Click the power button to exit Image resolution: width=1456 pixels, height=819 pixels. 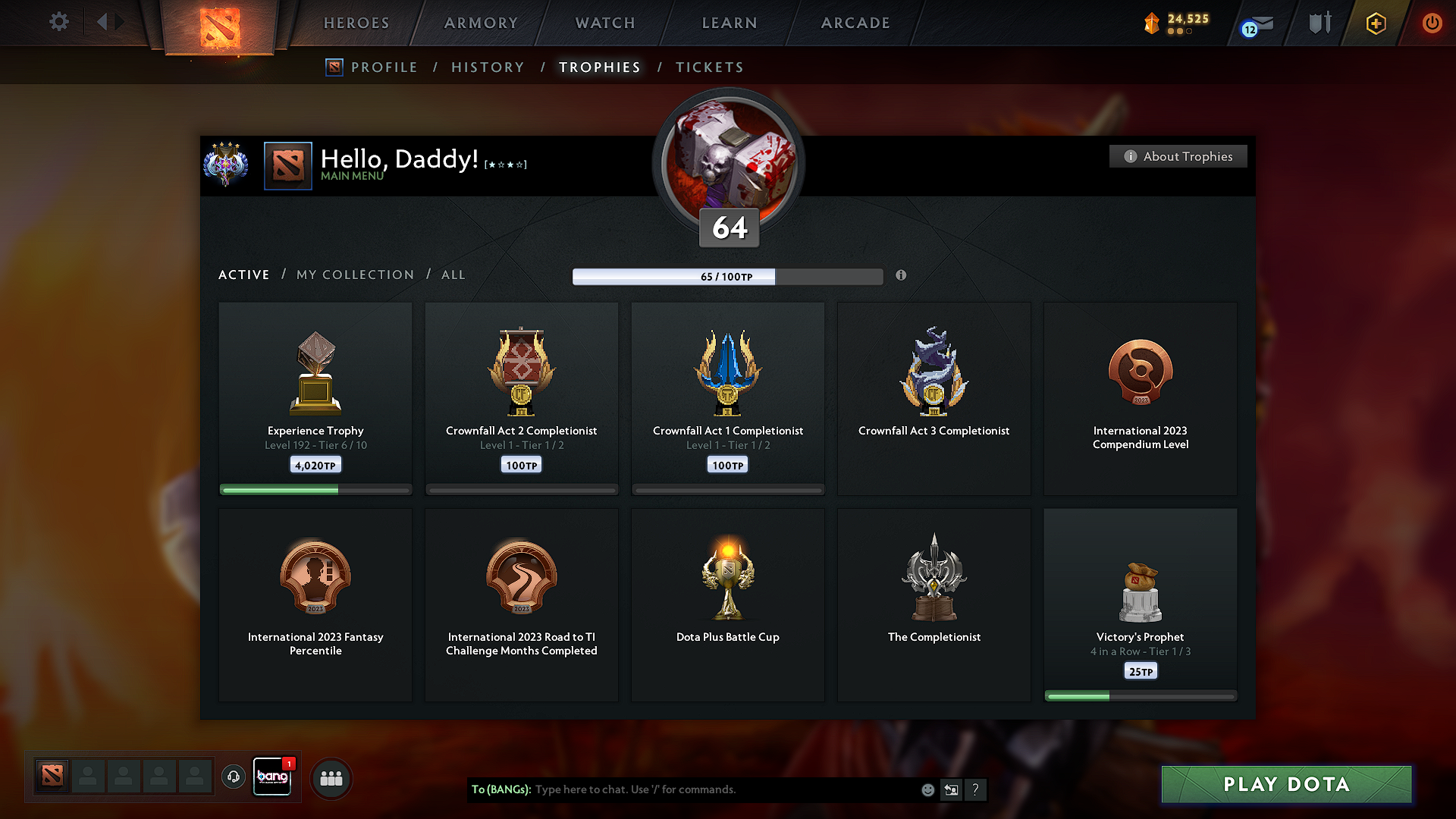[1432, 23]
